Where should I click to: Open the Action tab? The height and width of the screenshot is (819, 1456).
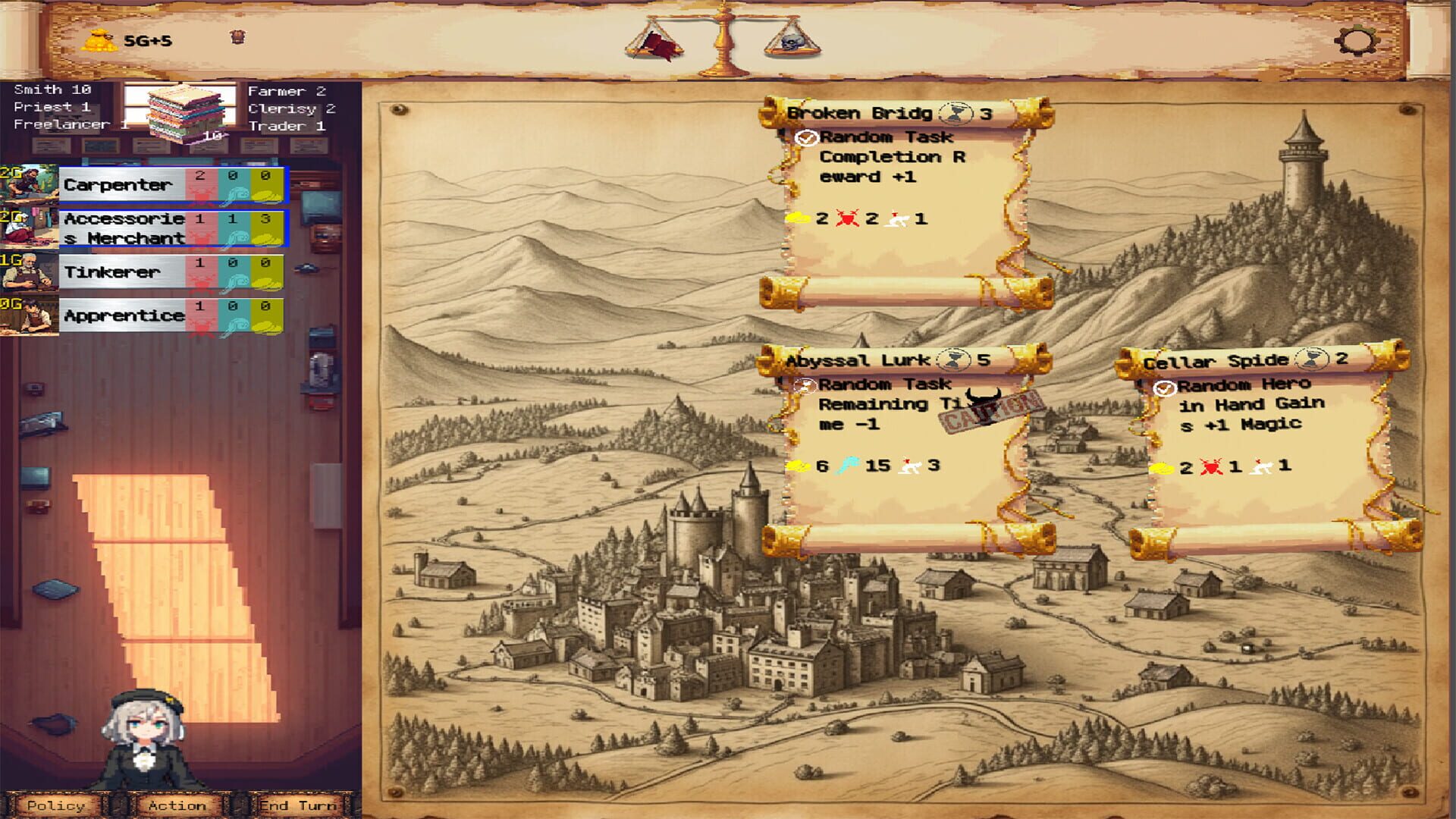tap(177, 806)
